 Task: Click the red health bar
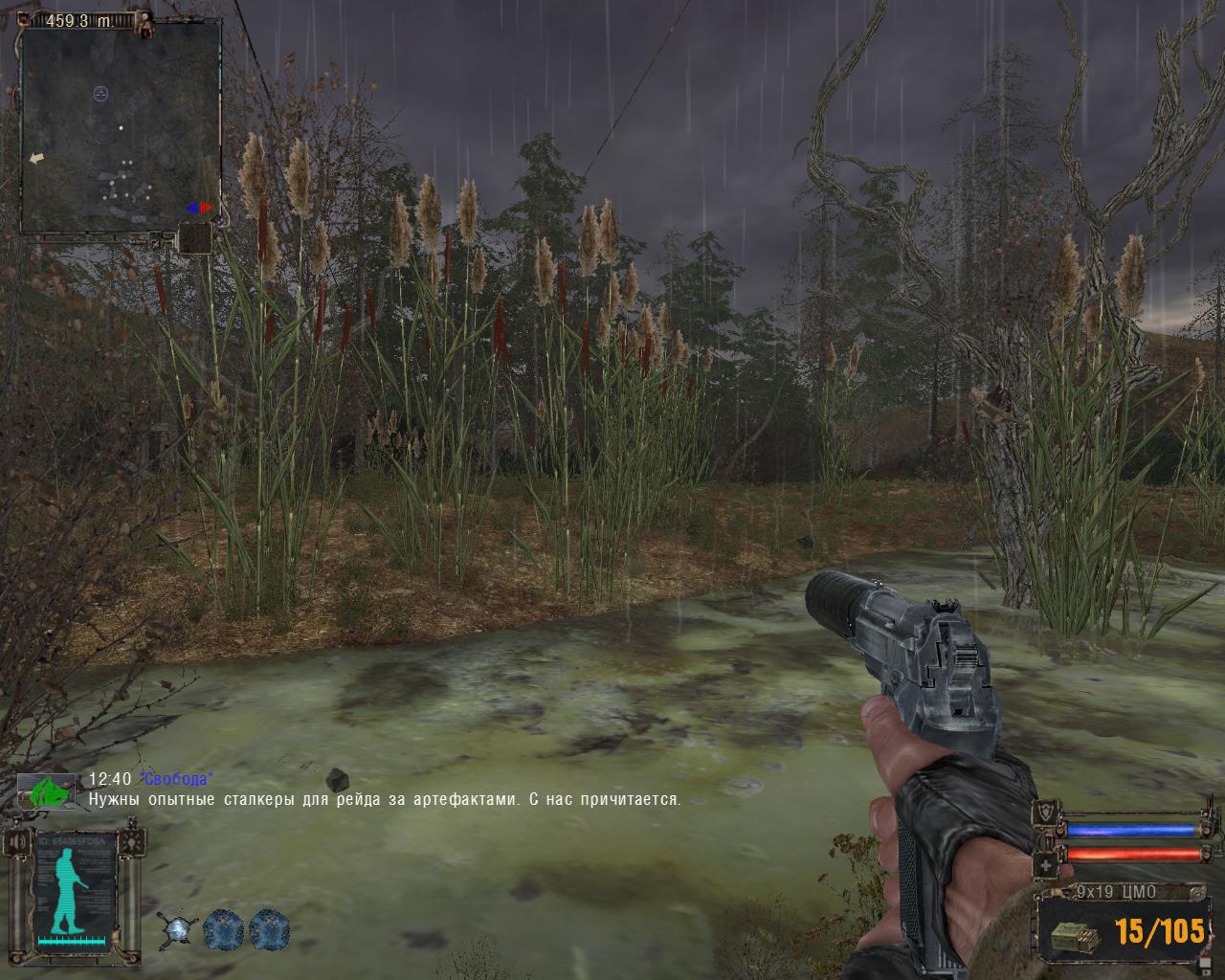[1134, 855]
